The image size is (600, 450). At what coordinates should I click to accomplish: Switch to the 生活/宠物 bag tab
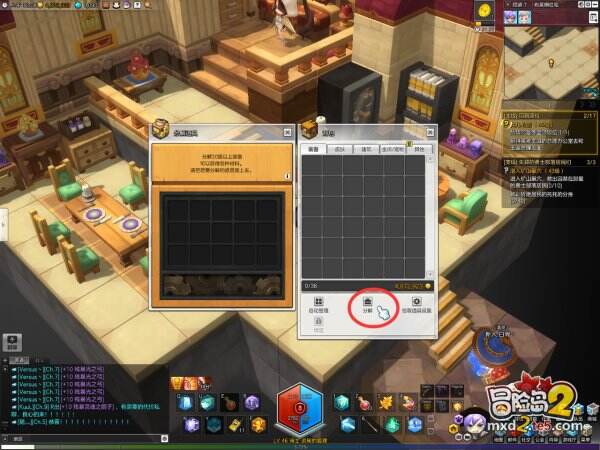click(393, 149)
